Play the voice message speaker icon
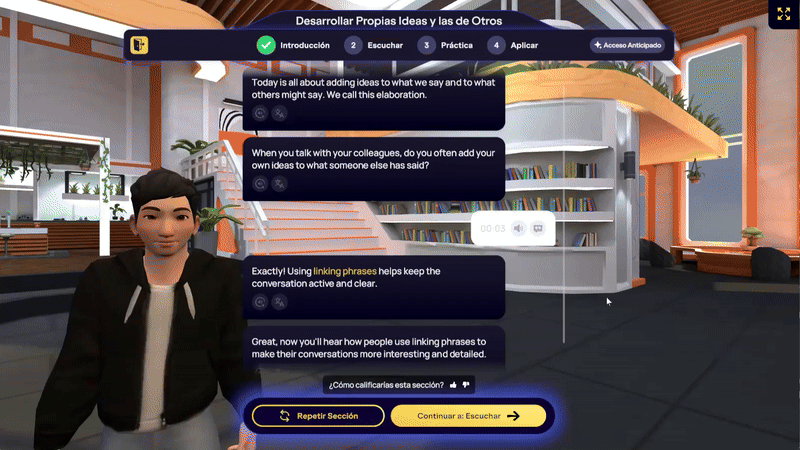The image size is (800, 450). coord(518,228)
